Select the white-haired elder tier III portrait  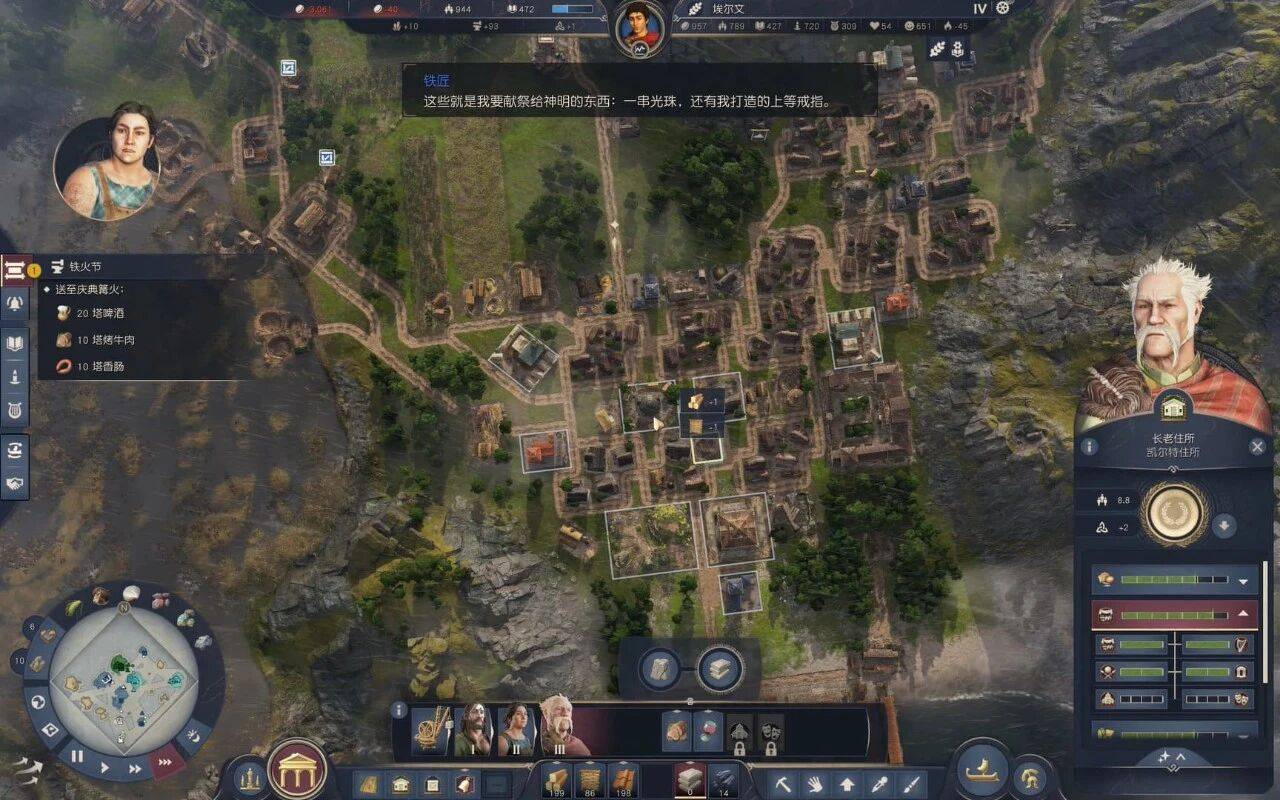(x=555, y=726)
